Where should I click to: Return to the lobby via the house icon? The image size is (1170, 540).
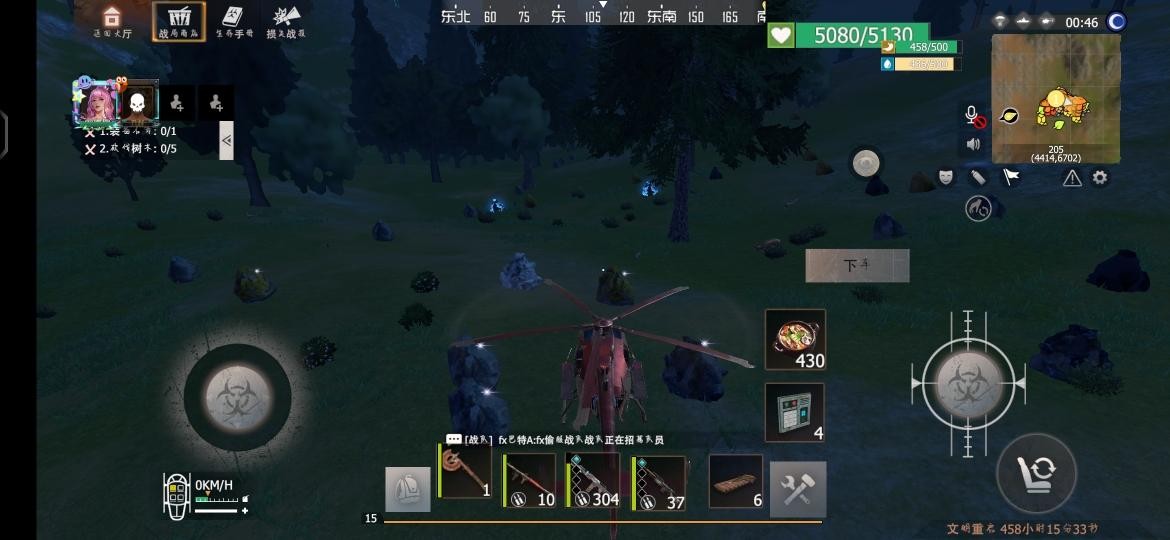point(111,20)
